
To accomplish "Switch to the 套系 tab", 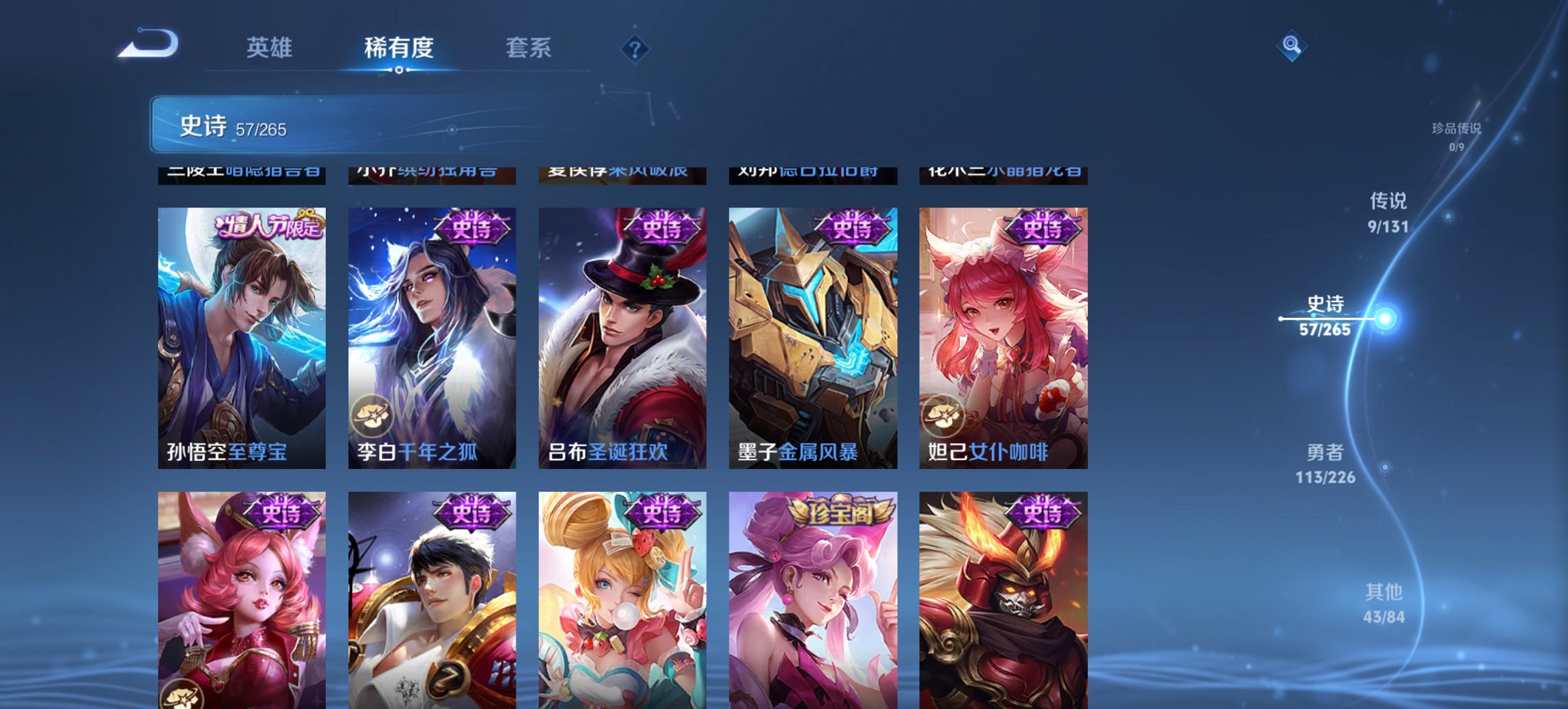I will (529, 48).
